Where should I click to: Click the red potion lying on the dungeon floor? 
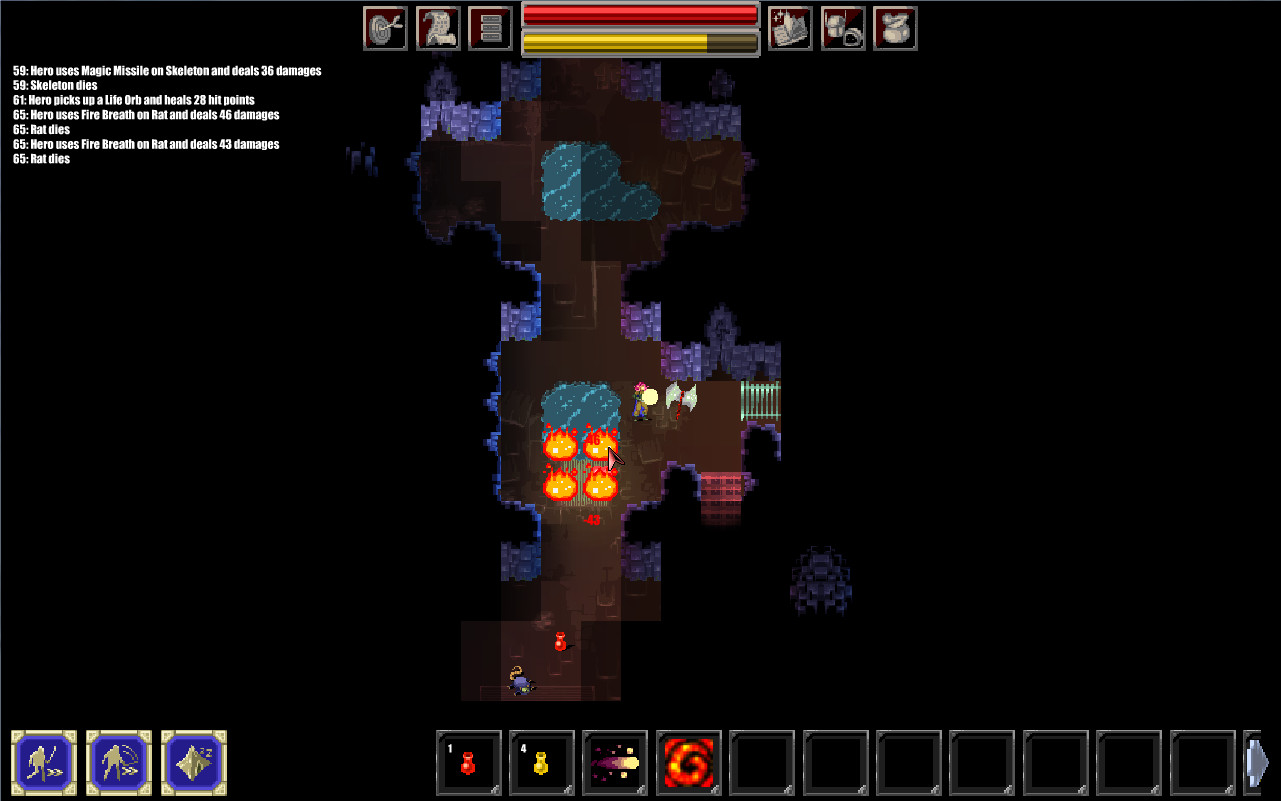point(559,640)
